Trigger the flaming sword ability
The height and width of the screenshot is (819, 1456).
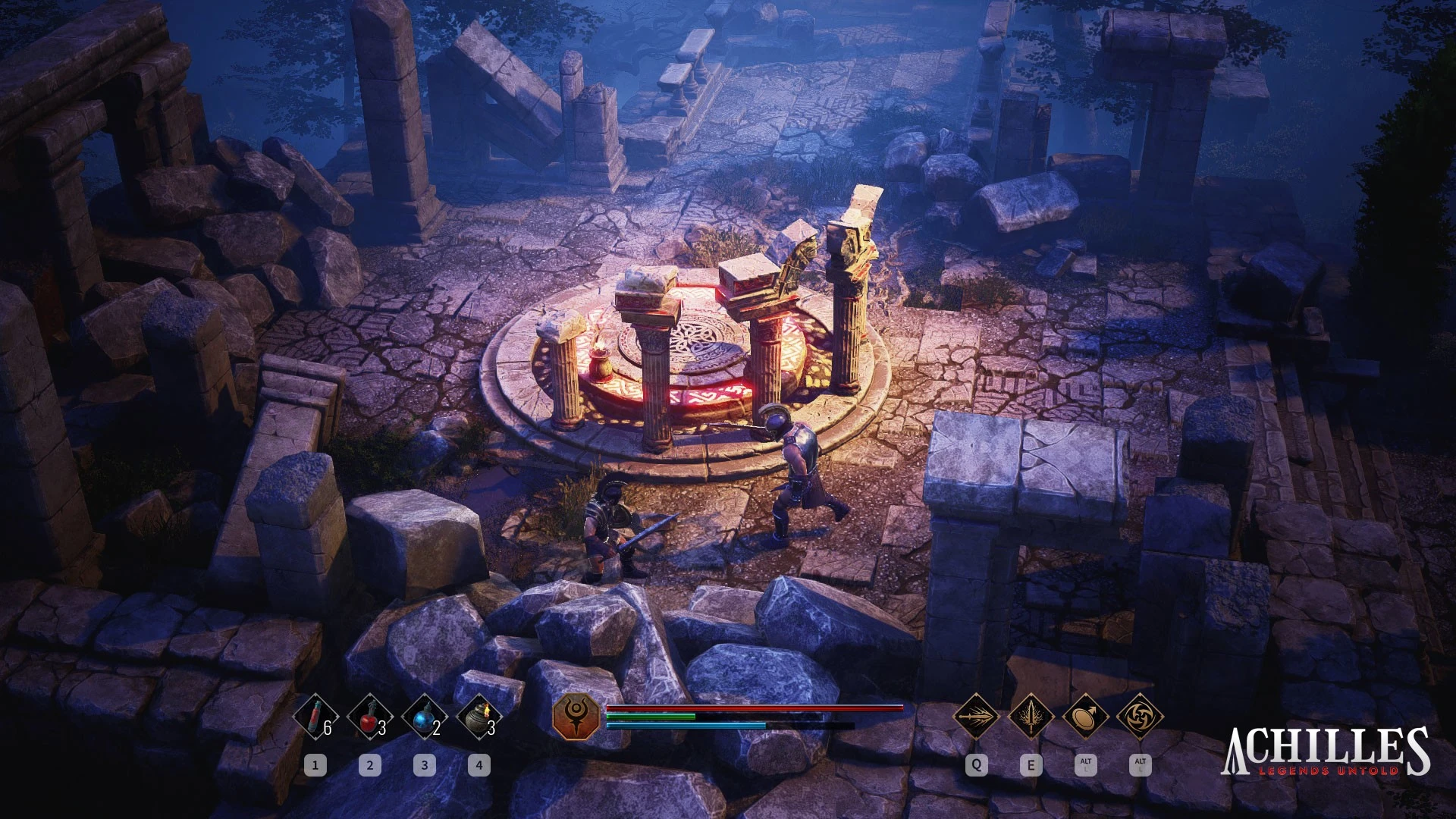[1031, 715]
